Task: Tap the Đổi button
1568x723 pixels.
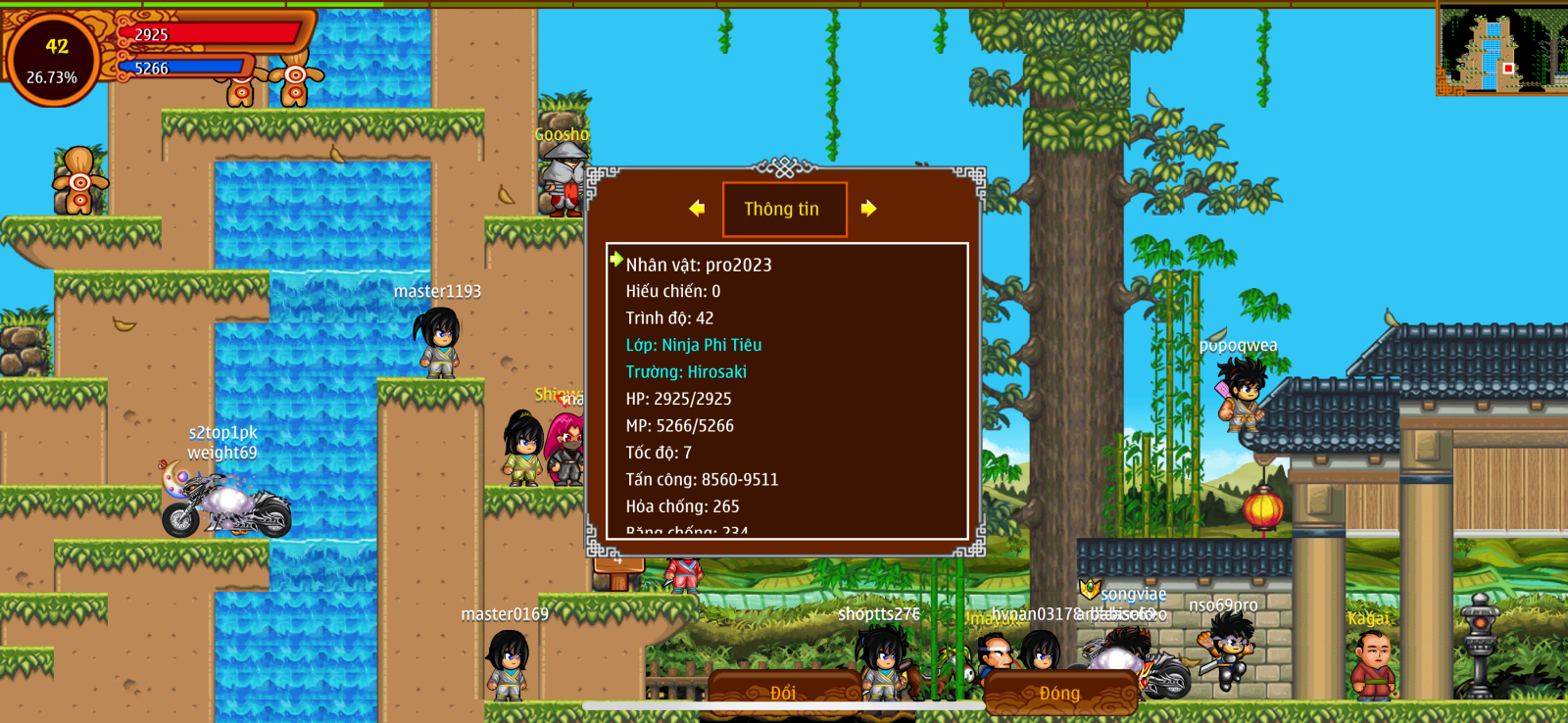Action: (783, 693)
